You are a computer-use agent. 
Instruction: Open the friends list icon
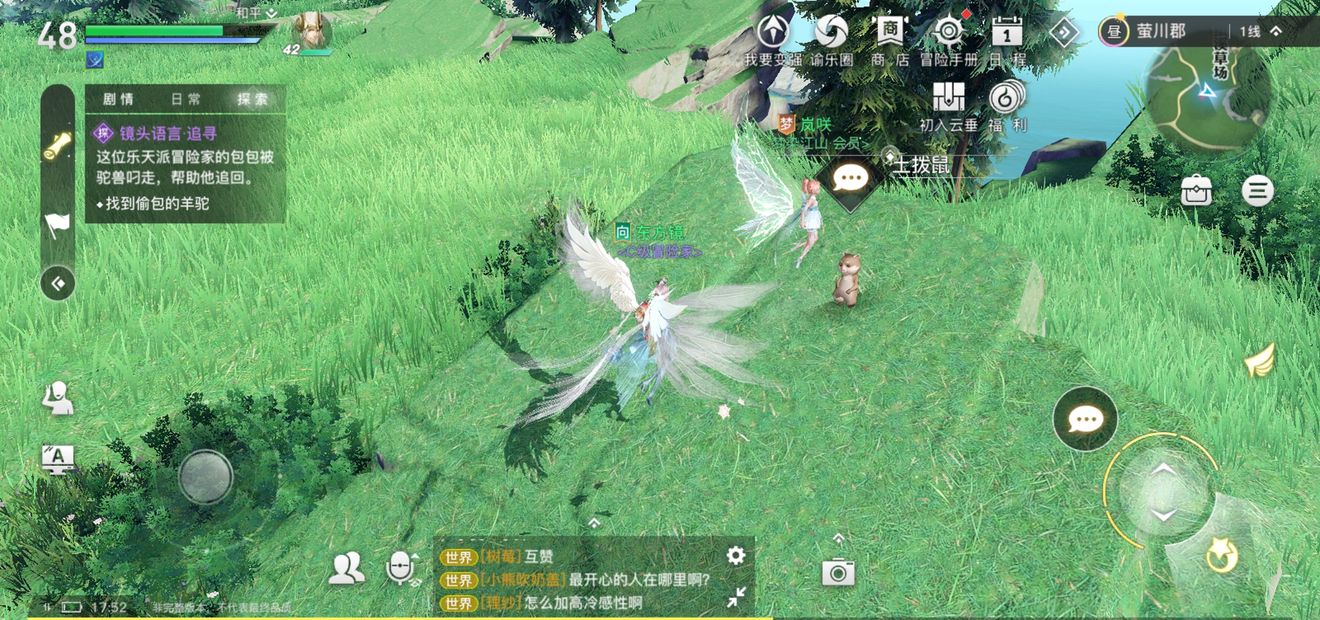346,569
